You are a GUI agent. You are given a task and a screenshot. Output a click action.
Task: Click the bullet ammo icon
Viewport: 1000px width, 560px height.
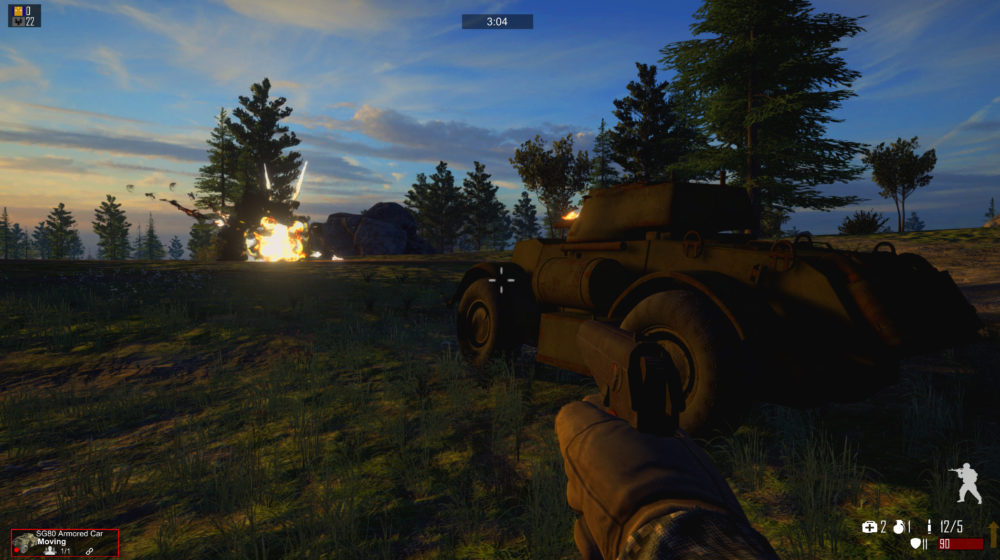coord(929,526)
